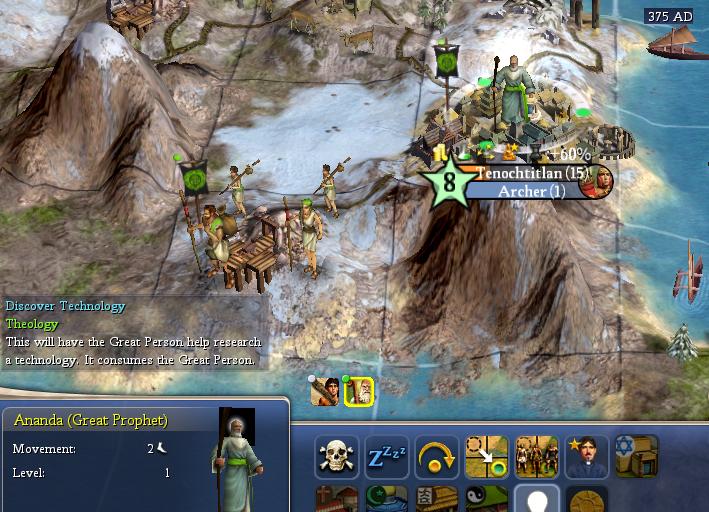The height and width of the screenshot is (512, 709).
Task: Put the unit to sleep with the Zzz button
Action: [386, 457]
